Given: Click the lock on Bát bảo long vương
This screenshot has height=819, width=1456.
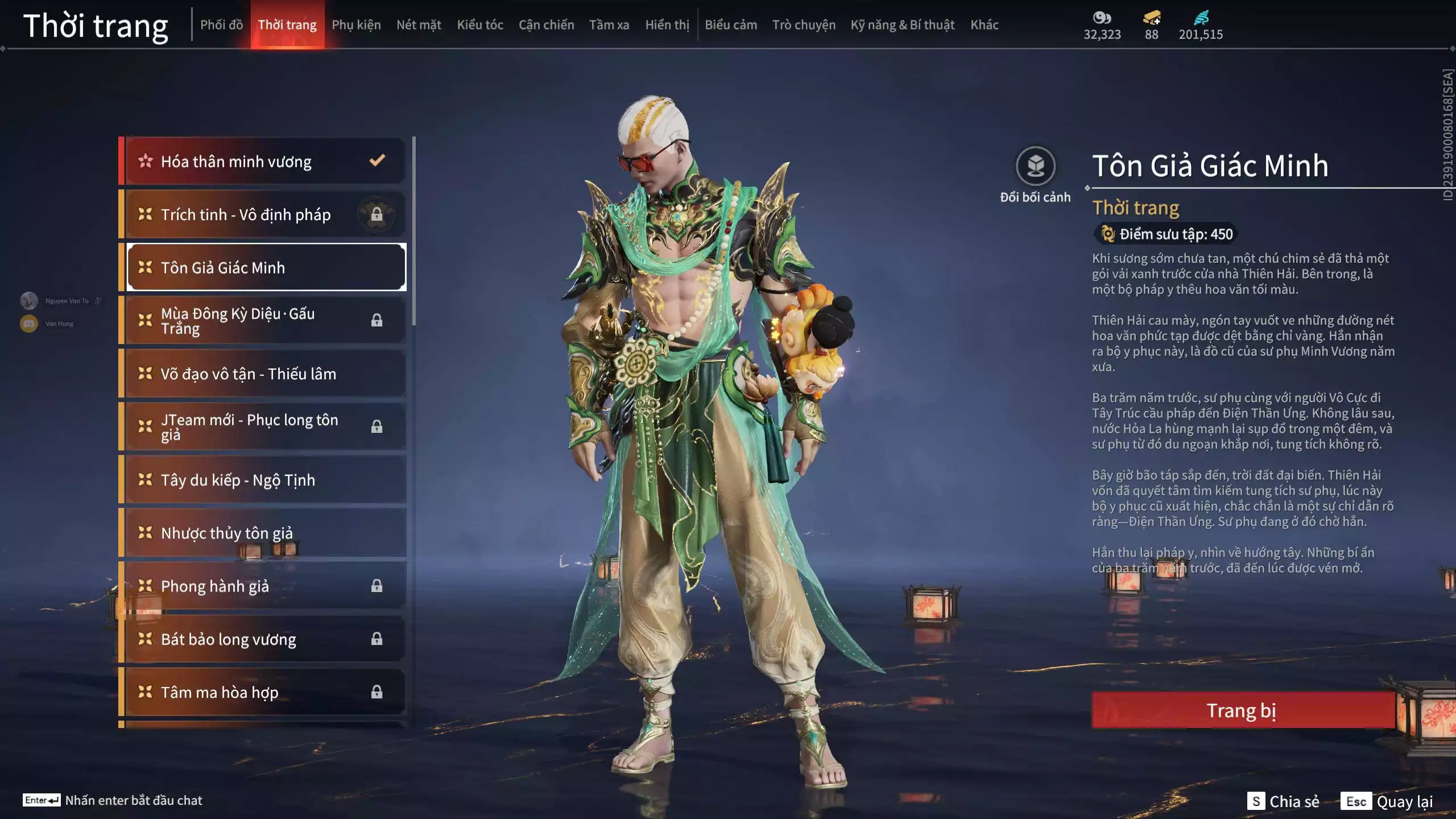Looking at the screenshot, I should click(377, 639).
